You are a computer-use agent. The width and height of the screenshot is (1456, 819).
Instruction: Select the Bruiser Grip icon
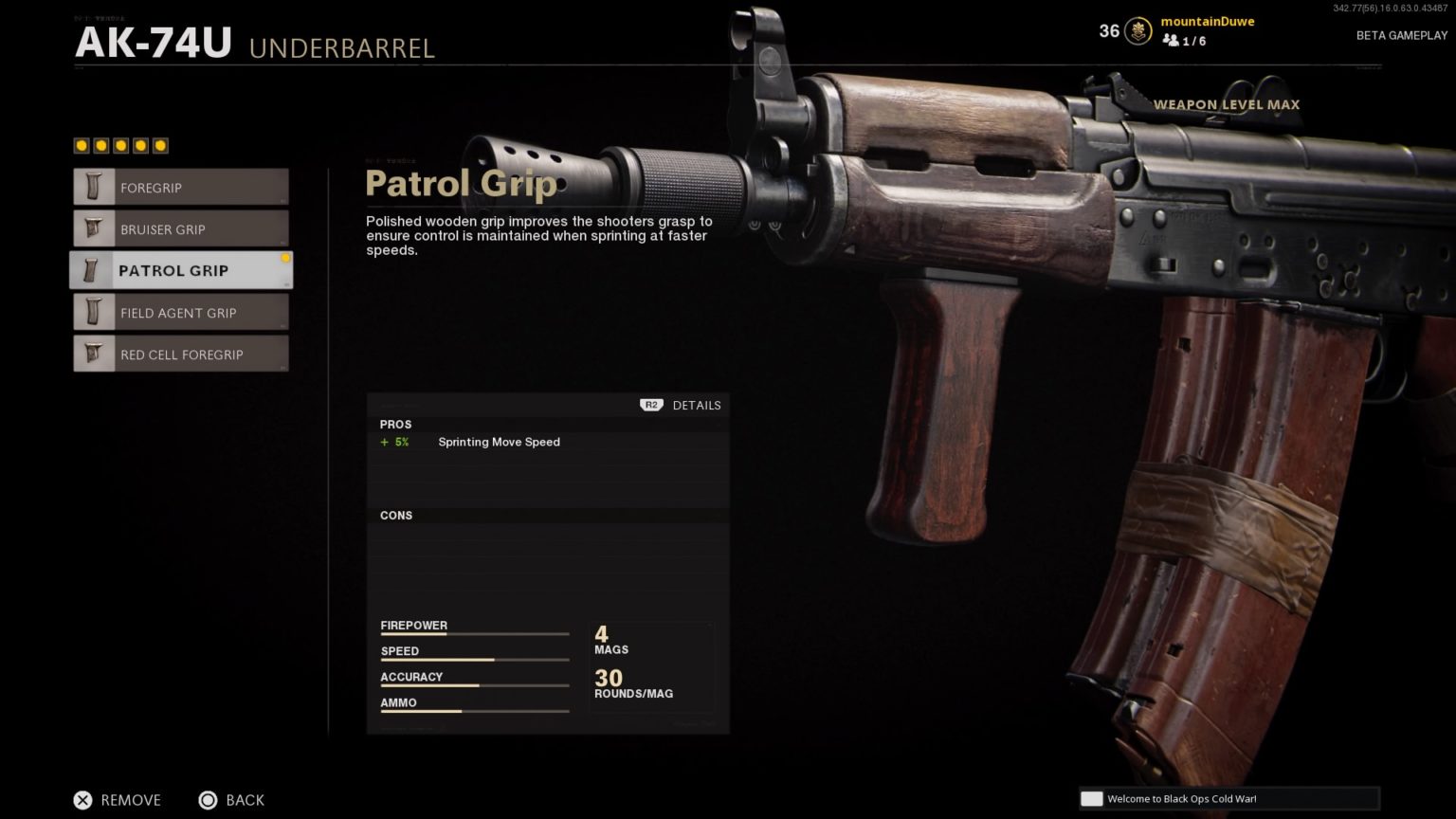click(93, 228)
